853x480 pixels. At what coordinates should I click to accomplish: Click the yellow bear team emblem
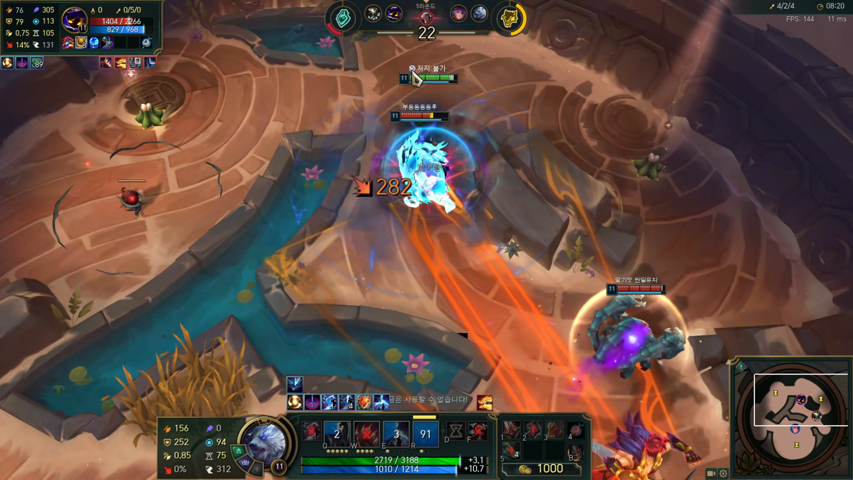point(510,18)
